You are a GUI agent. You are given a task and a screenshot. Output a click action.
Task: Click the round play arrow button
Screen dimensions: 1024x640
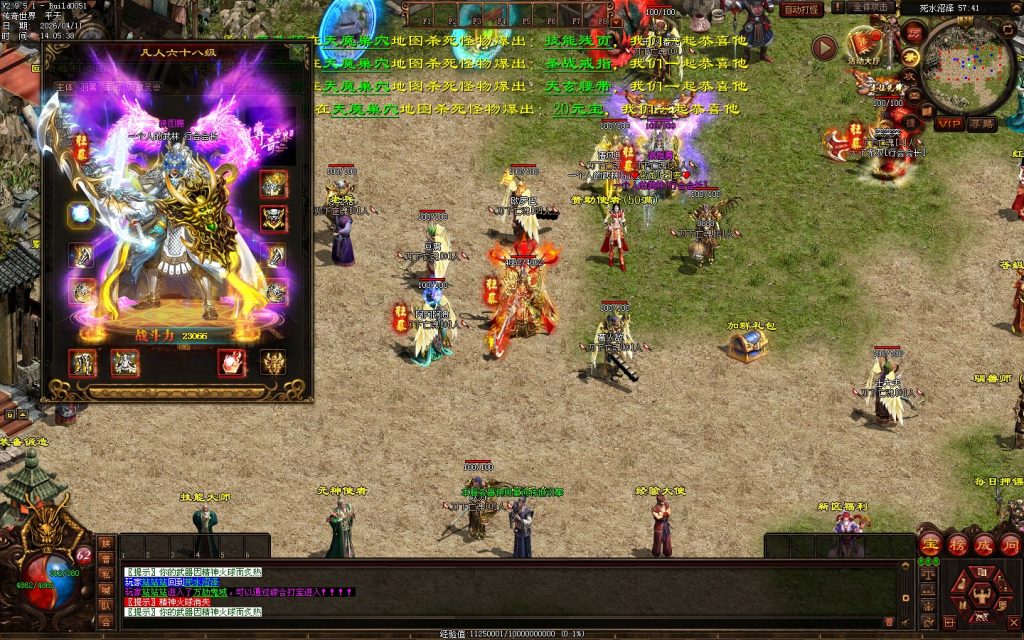824,47
